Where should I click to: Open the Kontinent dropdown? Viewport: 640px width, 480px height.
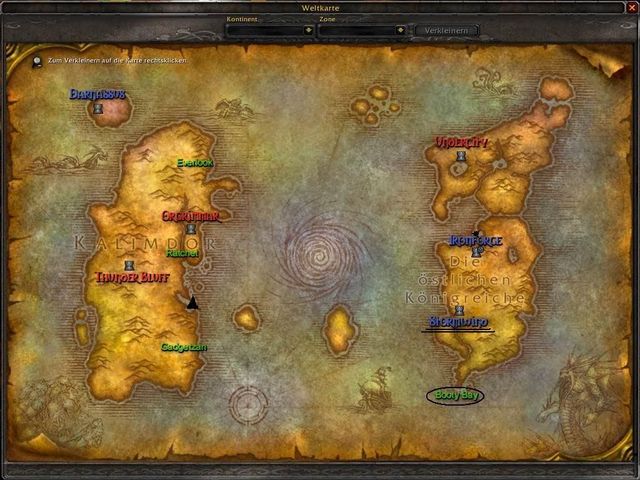(x=307, y=30)
